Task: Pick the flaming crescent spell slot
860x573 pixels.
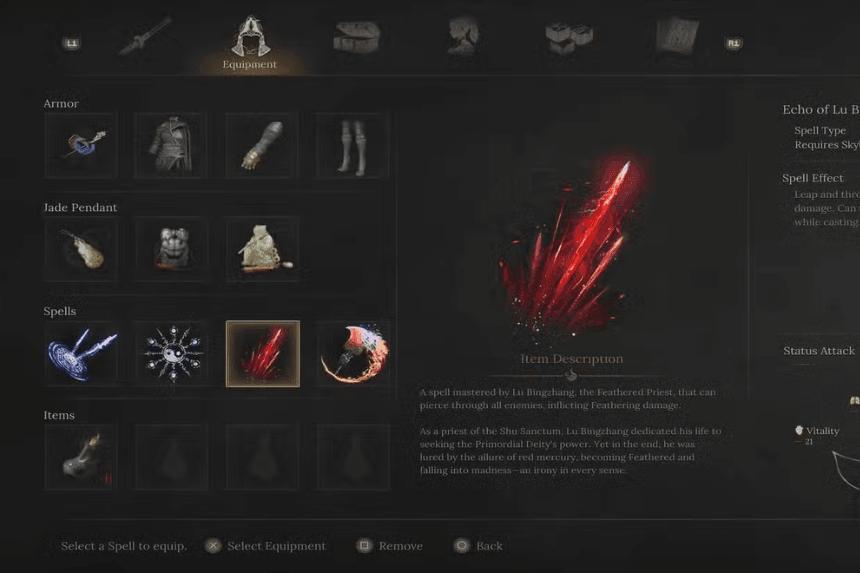Action: pyautogui.click(x=353, y=354)
